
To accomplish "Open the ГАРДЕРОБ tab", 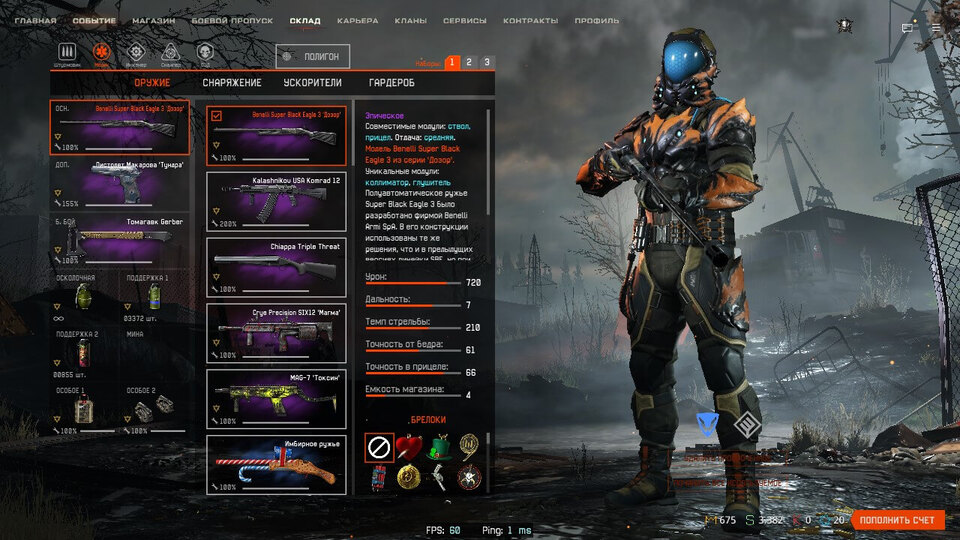I will [391, 83].
